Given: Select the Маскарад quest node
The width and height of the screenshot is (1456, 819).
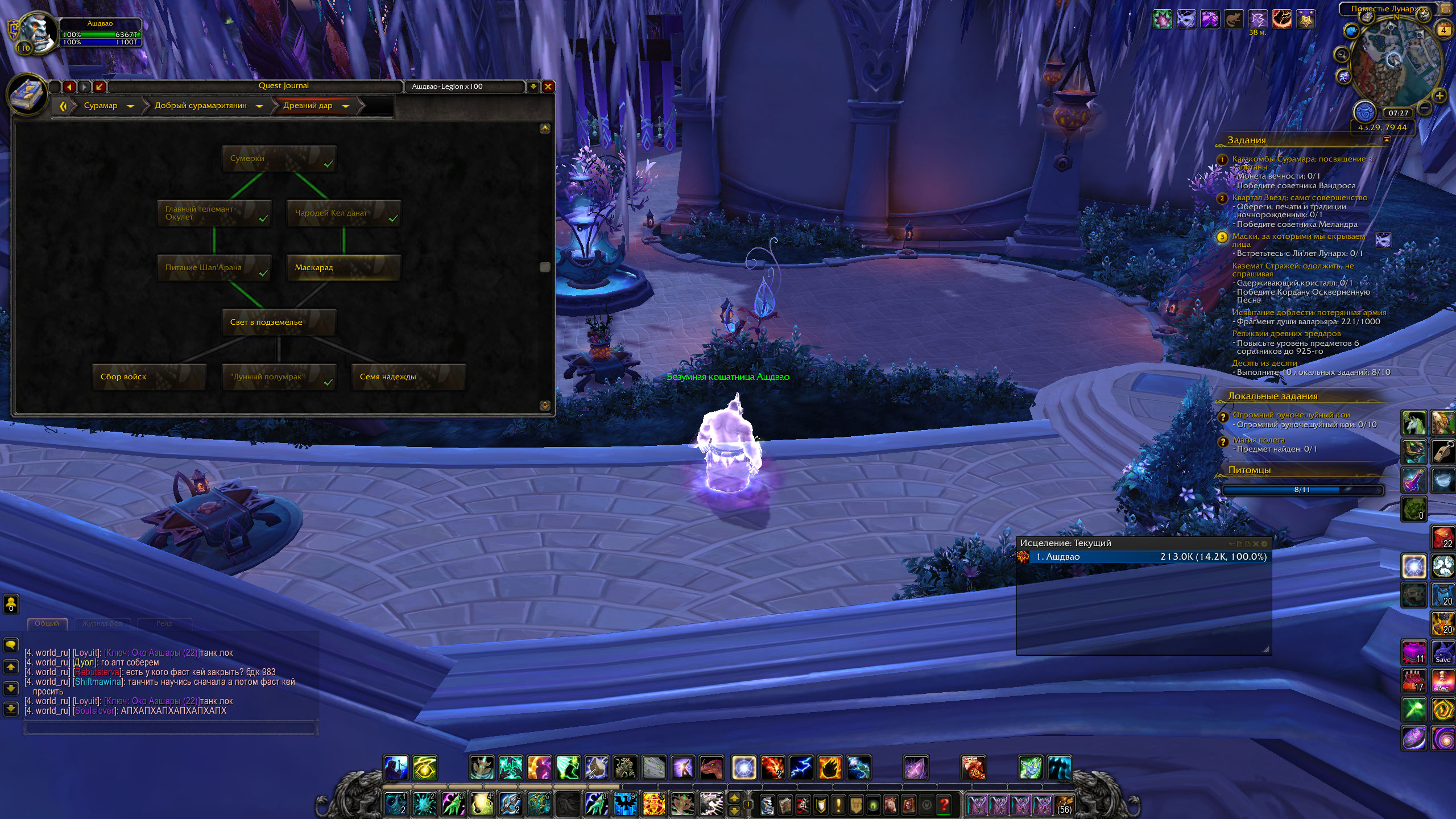Looking at the screenshot, I should 344,267.
